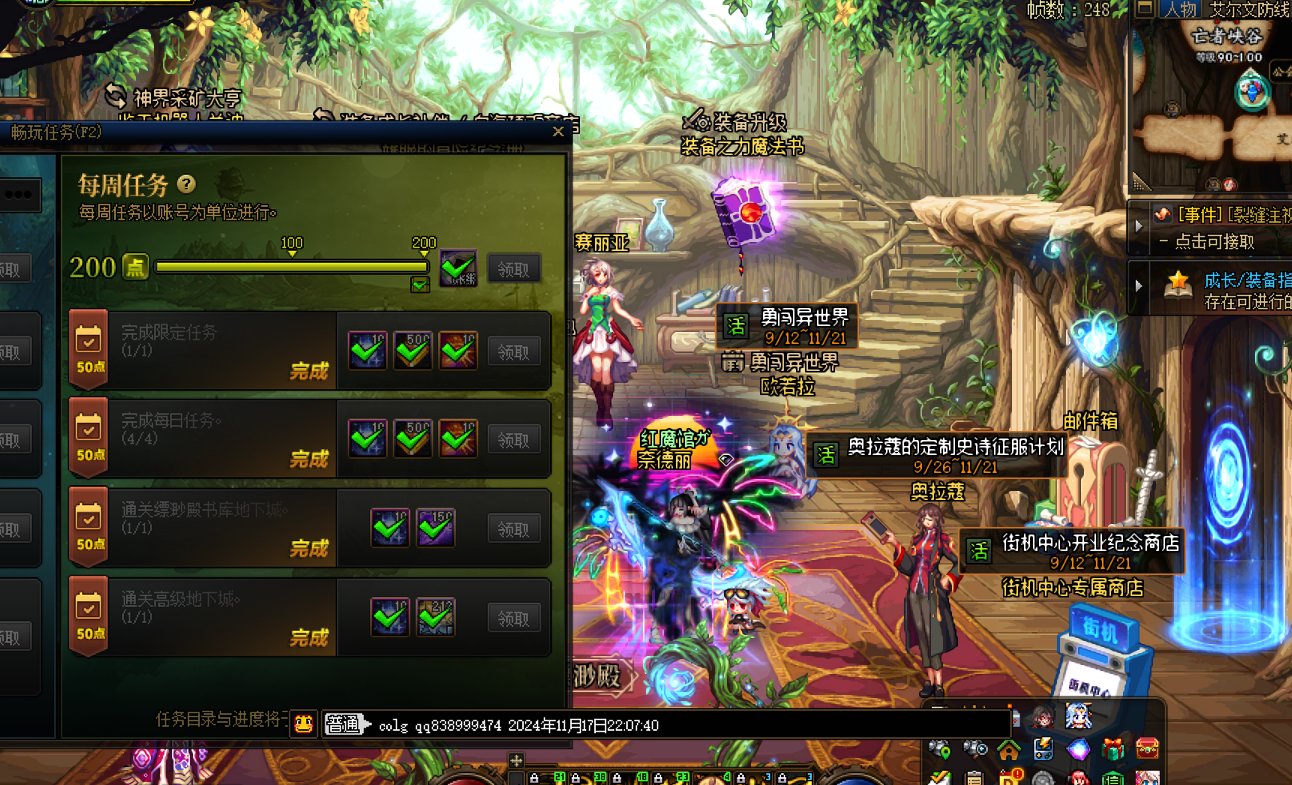Click 领取 for 通关缥缈殿书库地下城 row
Image resolution: width=1292 pixels, height=785 pixels.
click(x=514, y=528)
